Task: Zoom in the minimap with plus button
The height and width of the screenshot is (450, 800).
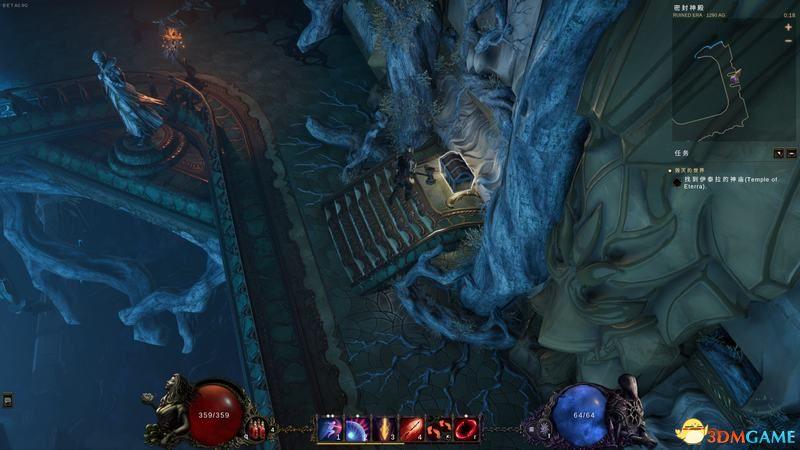Action: click(788, 27)
